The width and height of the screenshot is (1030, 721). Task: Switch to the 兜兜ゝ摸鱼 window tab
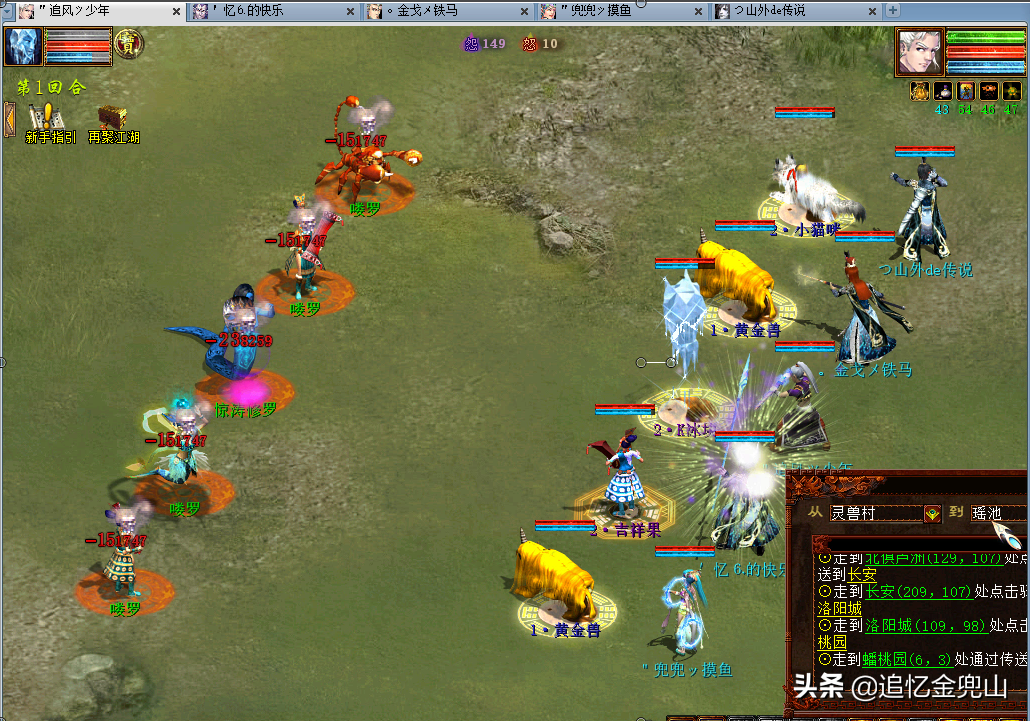click(615, 11)
